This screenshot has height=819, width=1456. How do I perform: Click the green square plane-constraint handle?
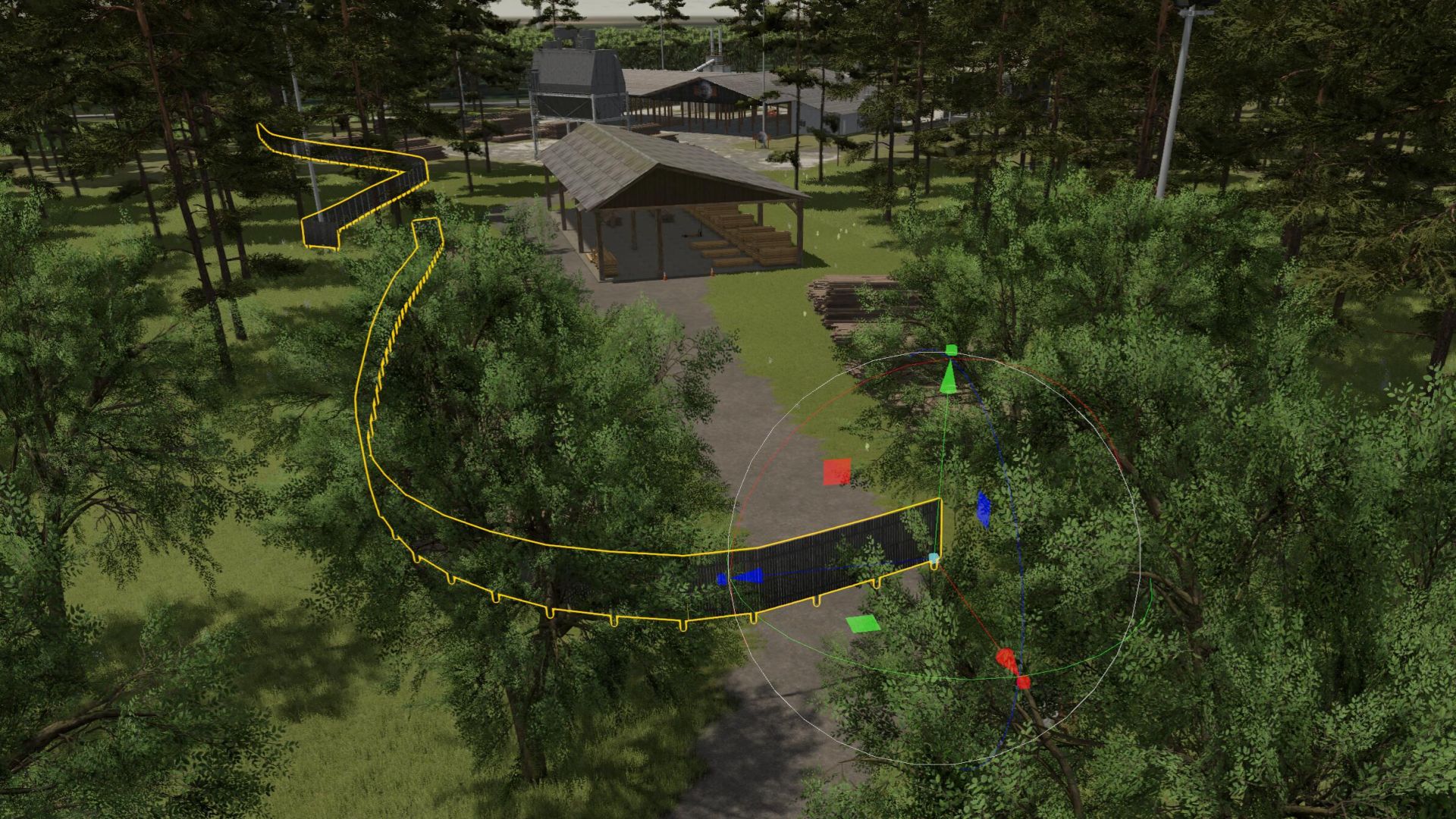click(x=863, y=626)
